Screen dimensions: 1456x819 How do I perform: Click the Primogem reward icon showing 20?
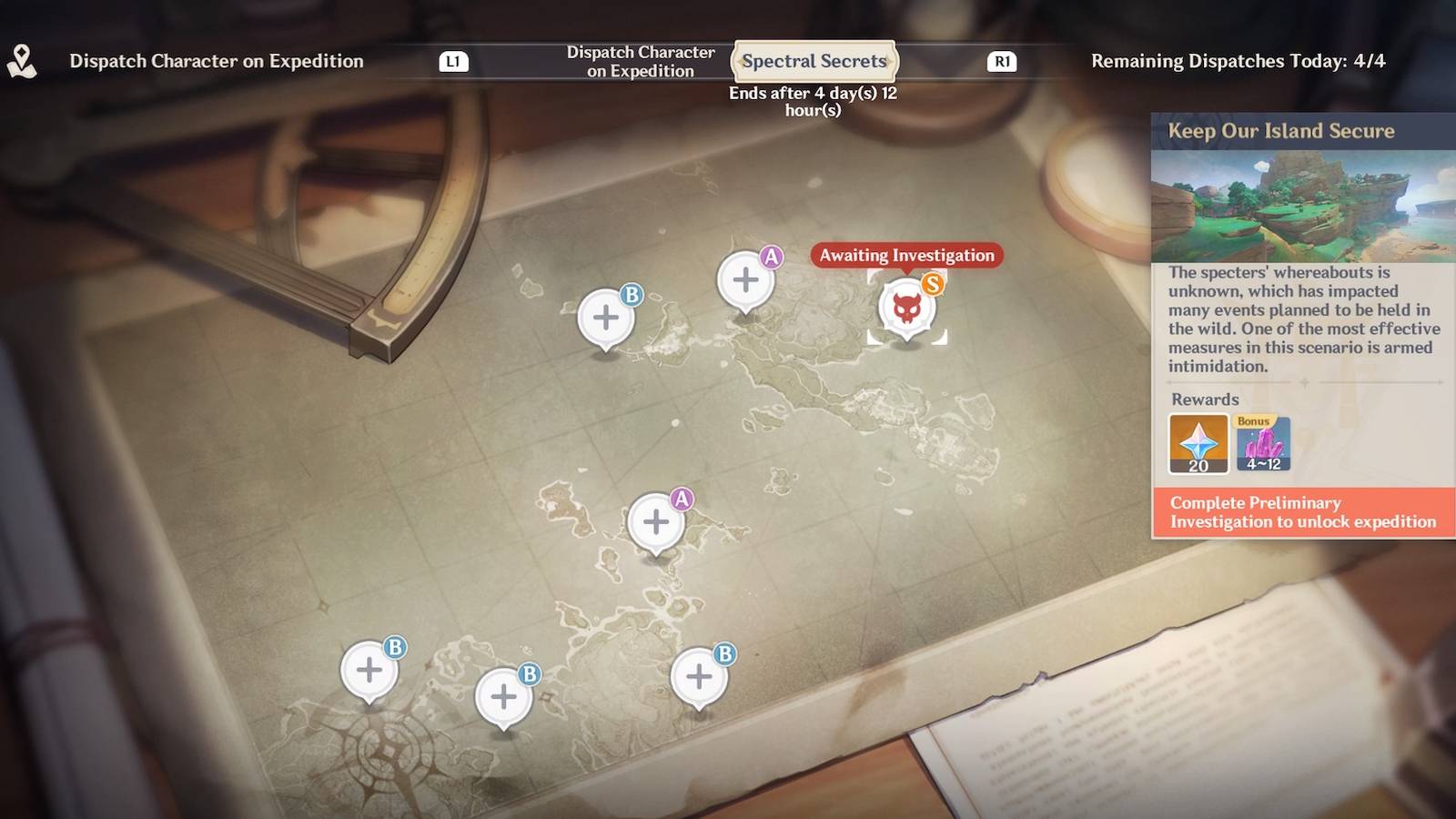point(1197,445)
